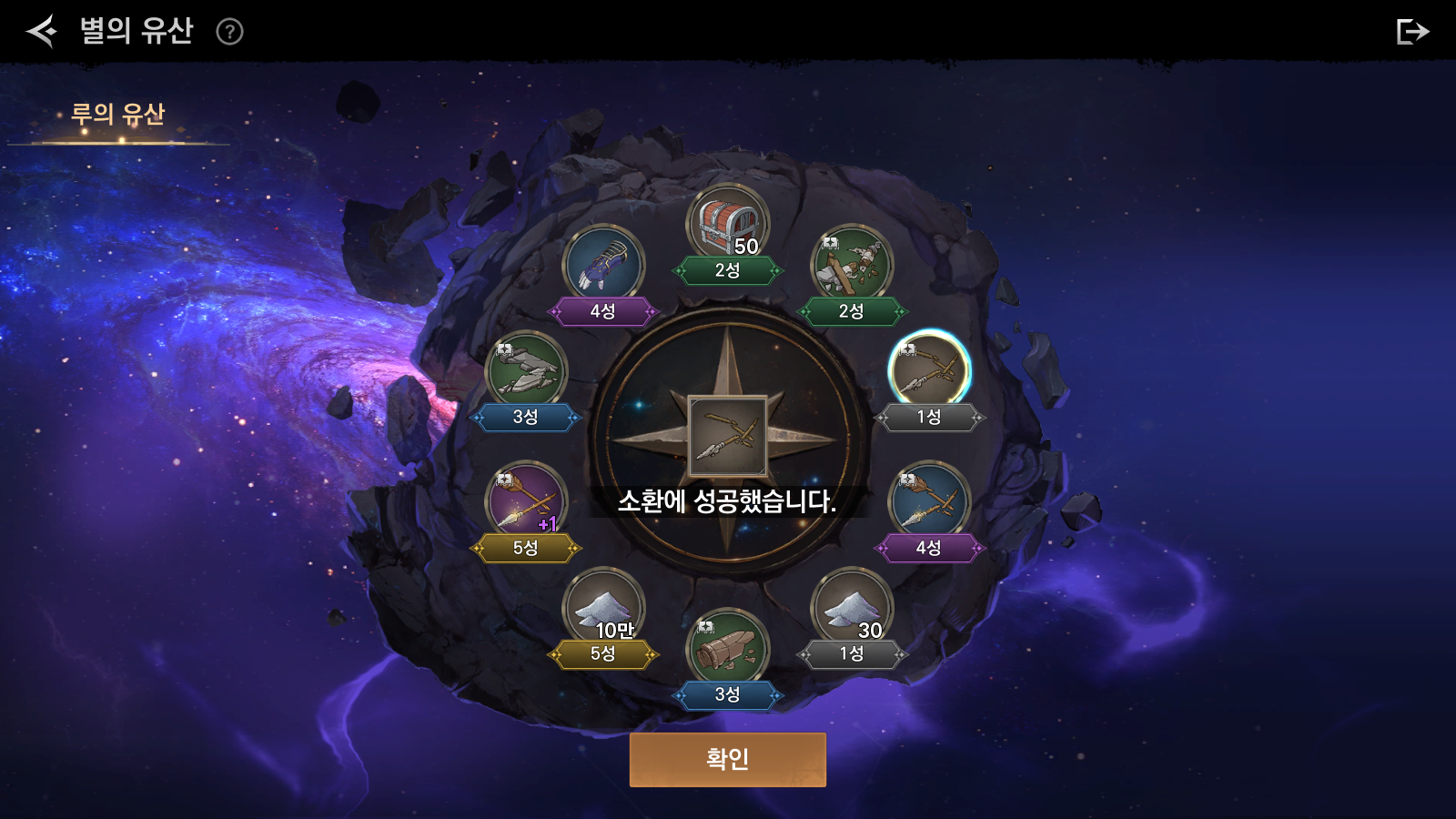Image resolution: width=1456 pixels, height=819 pixels.
Task: Exit via the top-right door icon
Action: [x=1411, y=32]
